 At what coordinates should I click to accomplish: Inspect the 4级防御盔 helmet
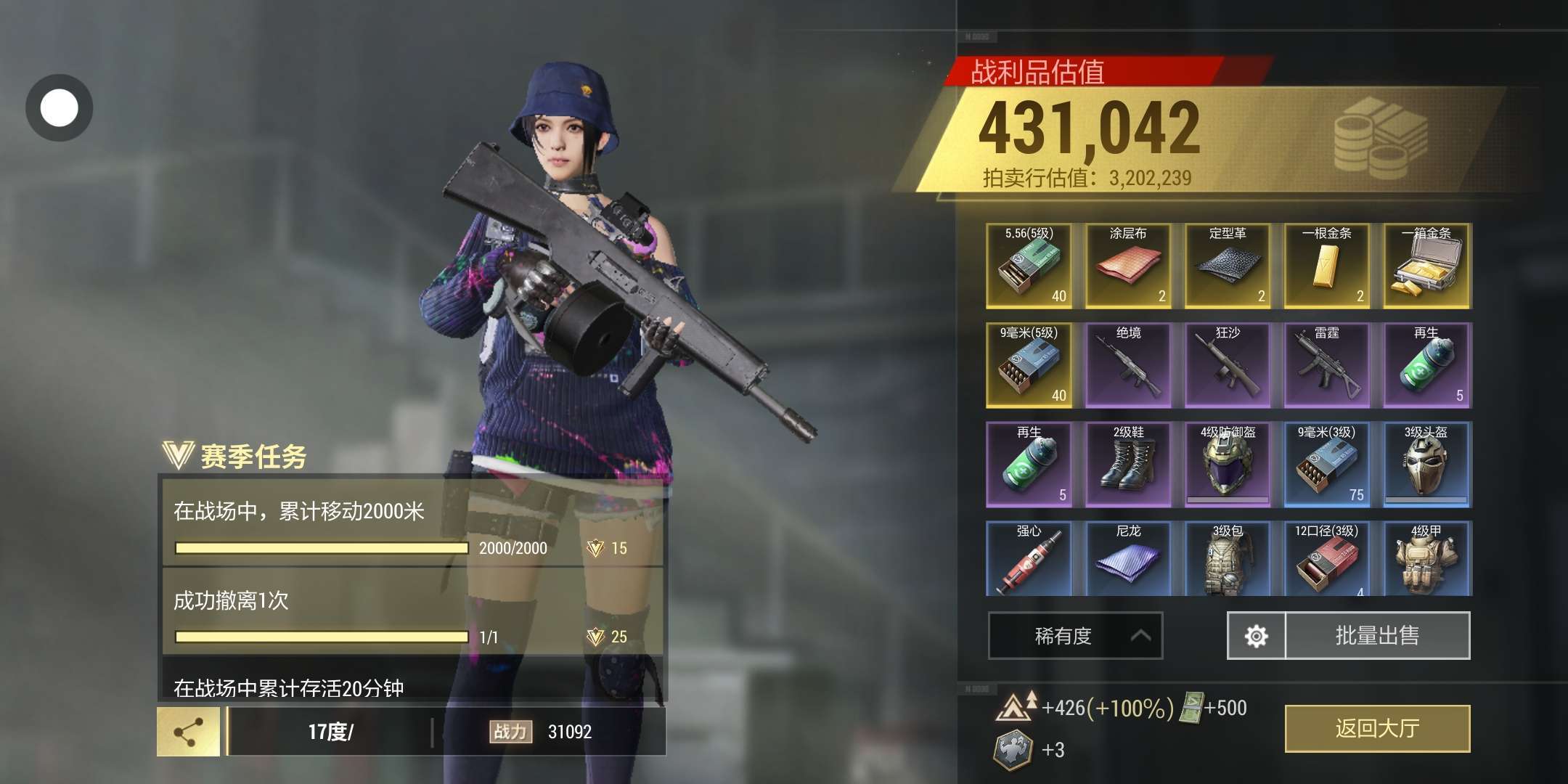point(1228,465)
